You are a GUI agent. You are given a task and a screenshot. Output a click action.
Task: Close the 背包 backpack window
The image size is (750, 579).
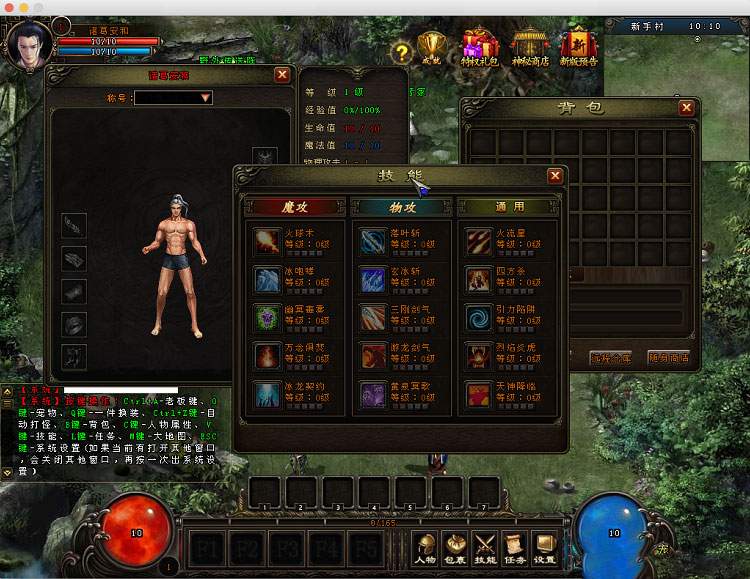[686, 108]
